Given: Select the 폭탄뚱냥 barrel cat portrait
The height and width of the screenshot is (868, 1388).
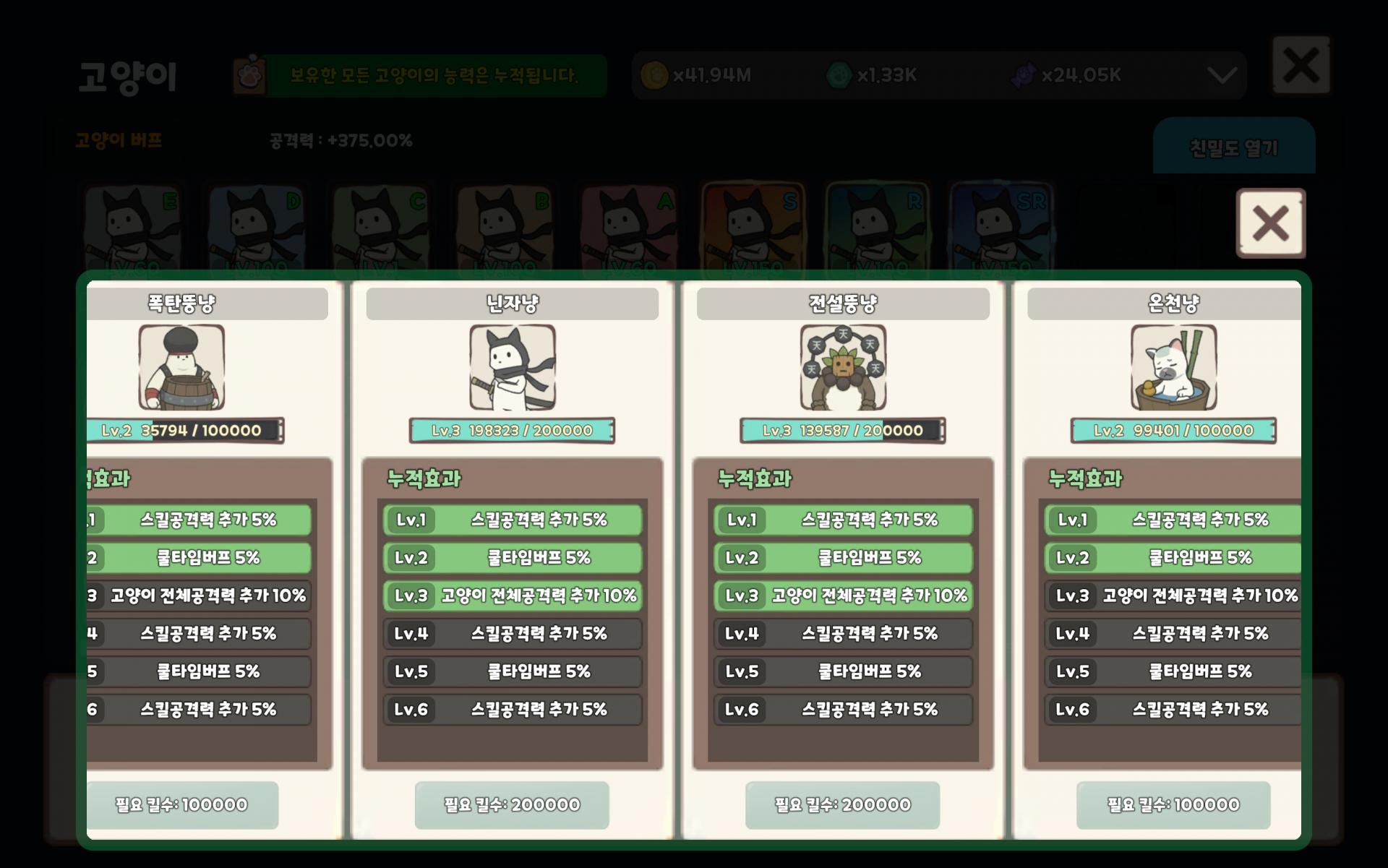Looking at the screenshot, I should click(x=181, y=367).
